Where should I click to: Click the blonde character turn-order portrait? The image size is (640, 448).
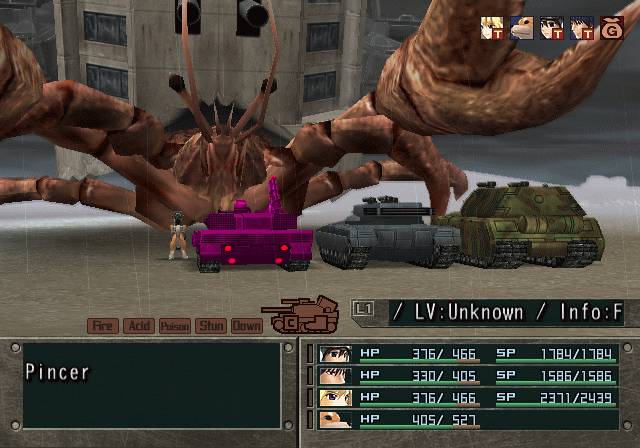491,28
